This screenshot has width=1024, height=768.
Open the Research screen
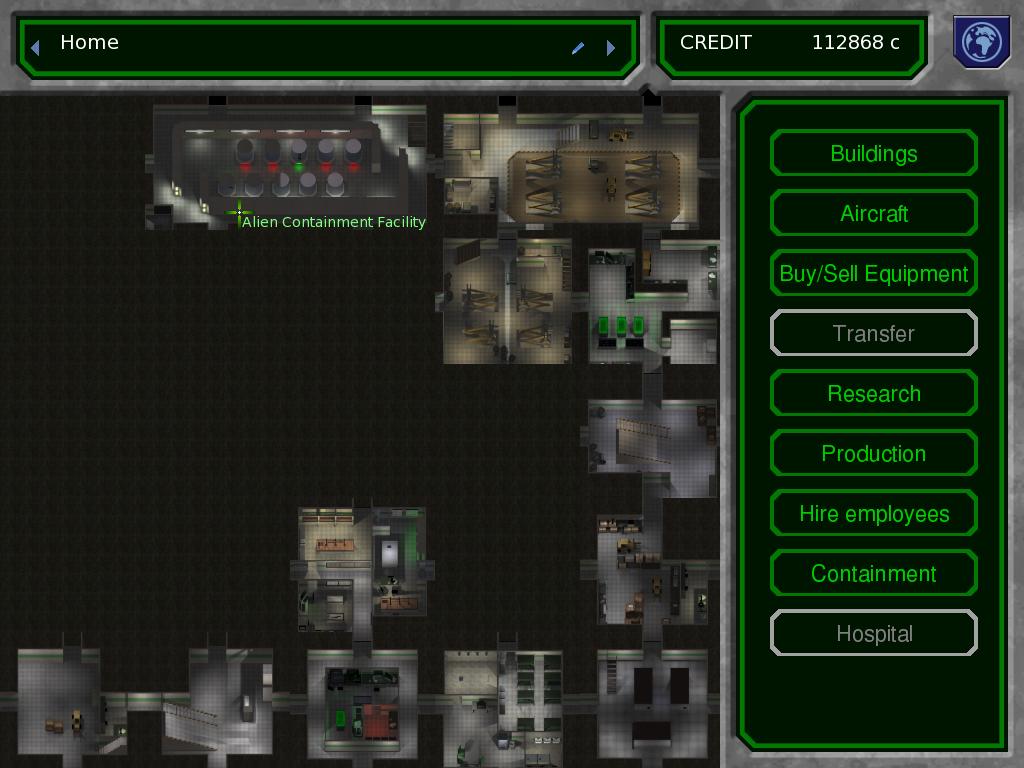click(x=873, y=394)
